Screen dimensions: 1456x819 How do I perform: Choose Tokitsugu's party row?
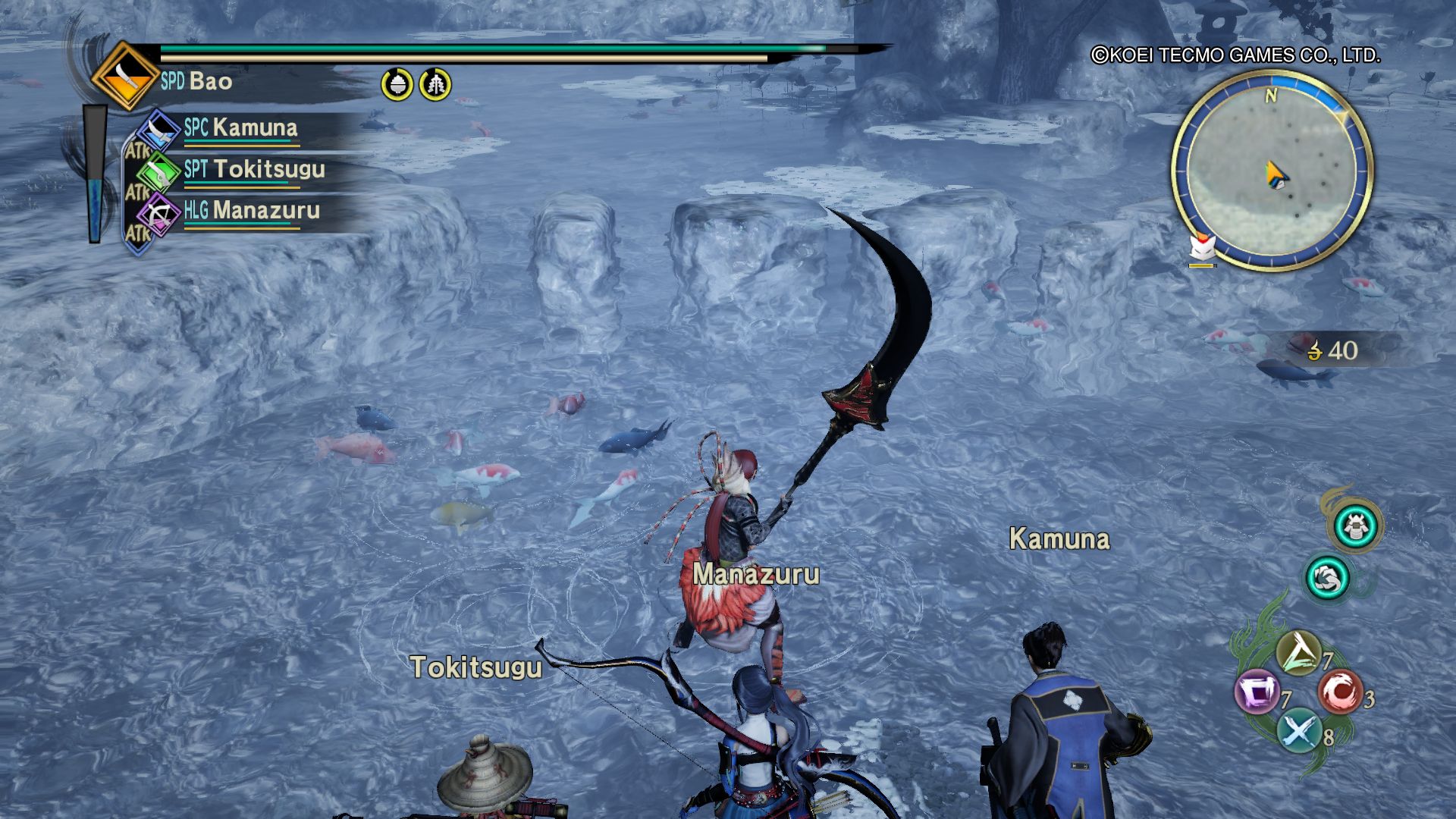click(x=253, y=169)
